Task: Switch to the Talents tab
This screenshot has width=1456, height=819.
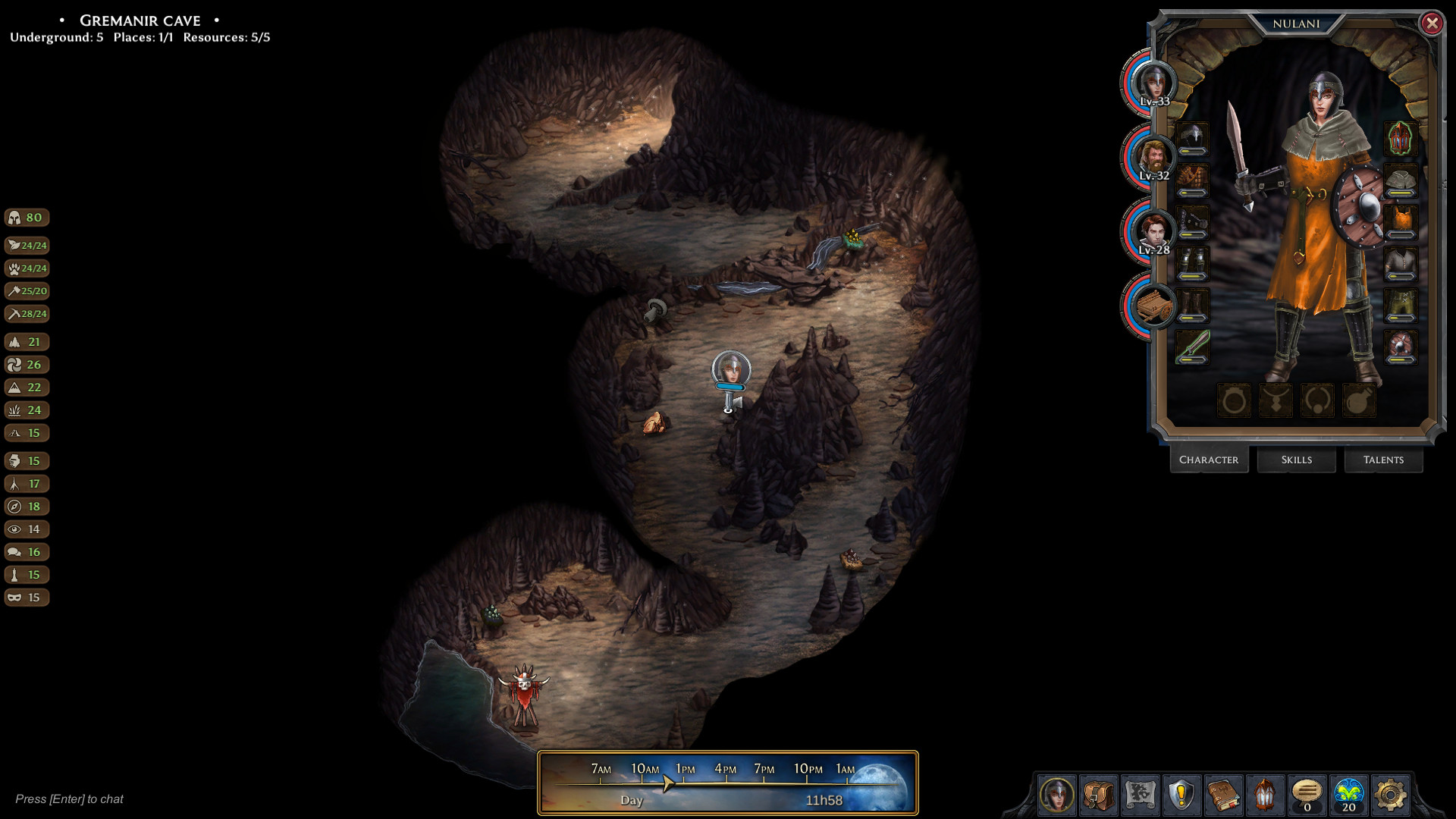Action: coord(1383,460)
